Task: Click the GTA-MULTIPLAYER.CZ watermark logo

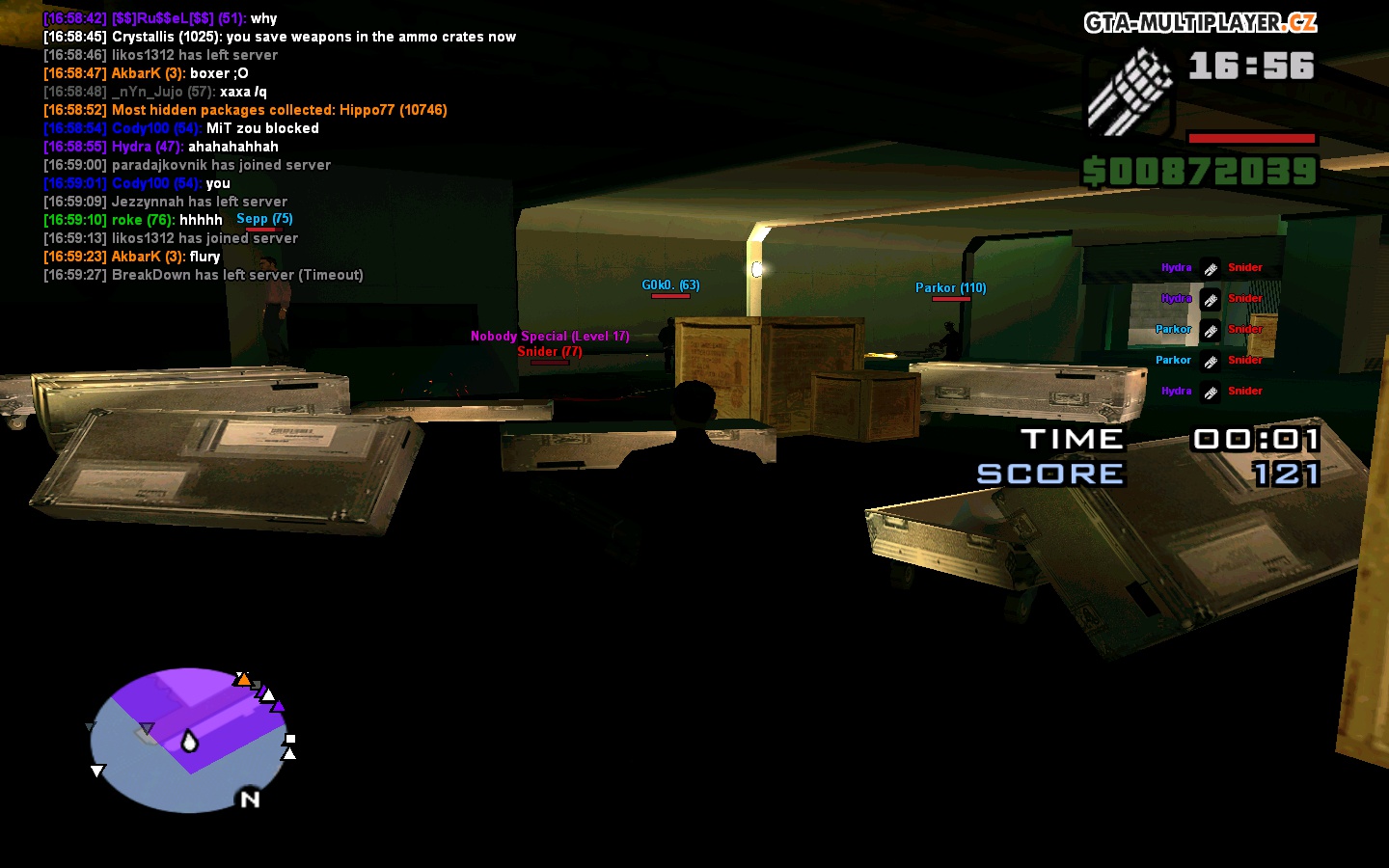Action: [1199, 20]
